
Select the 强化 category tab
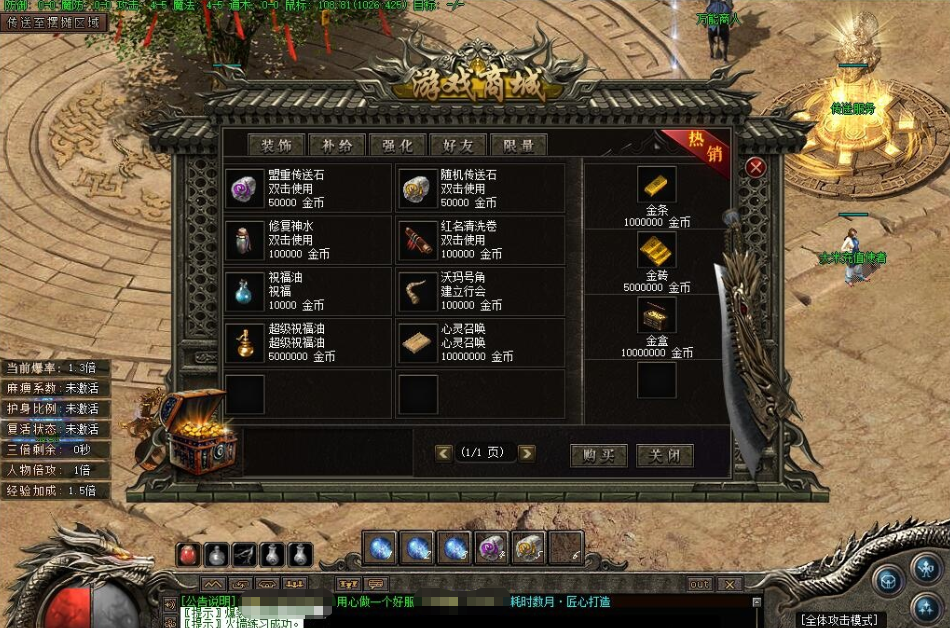tap(397, 144)
